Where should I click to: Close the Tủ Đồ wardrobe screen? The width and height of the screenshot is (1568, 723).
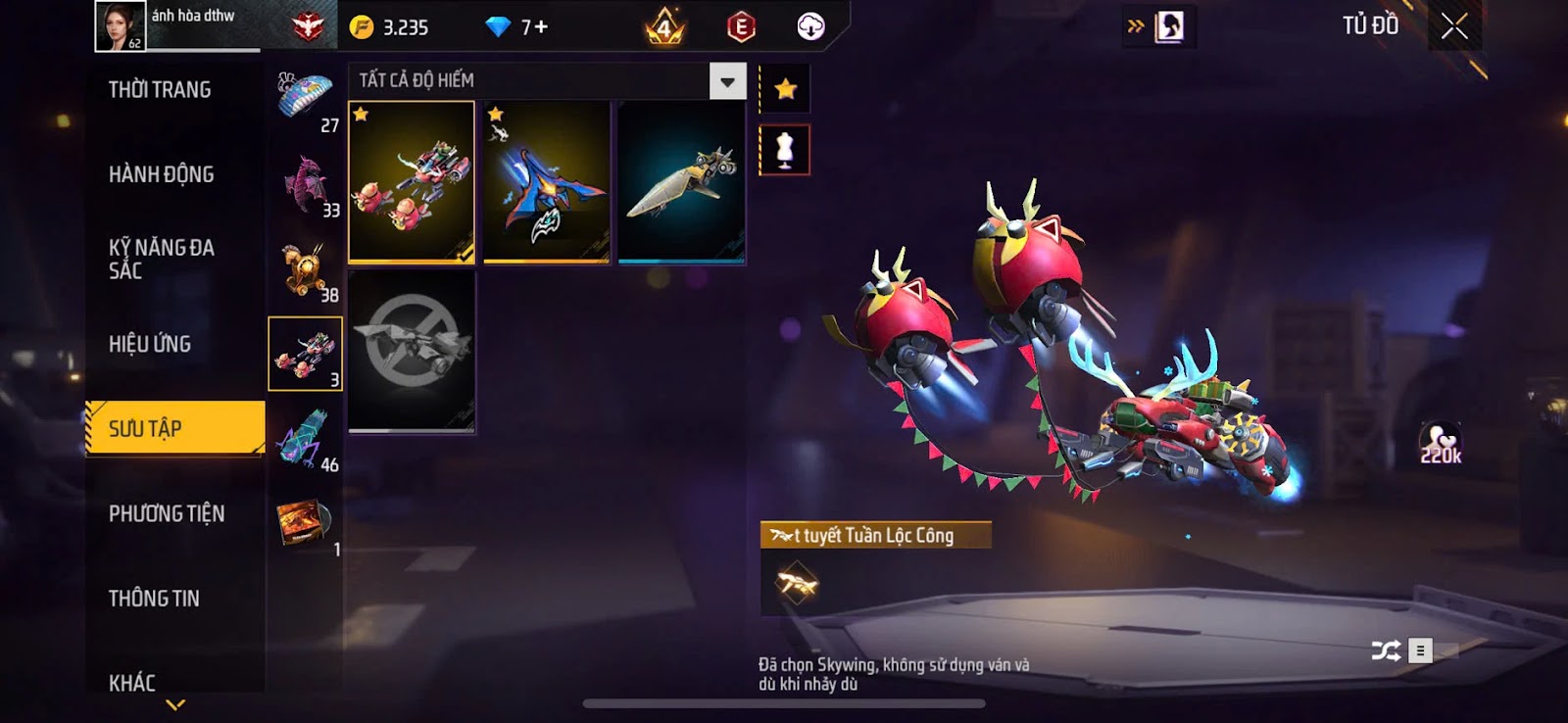pos(1454,26)
